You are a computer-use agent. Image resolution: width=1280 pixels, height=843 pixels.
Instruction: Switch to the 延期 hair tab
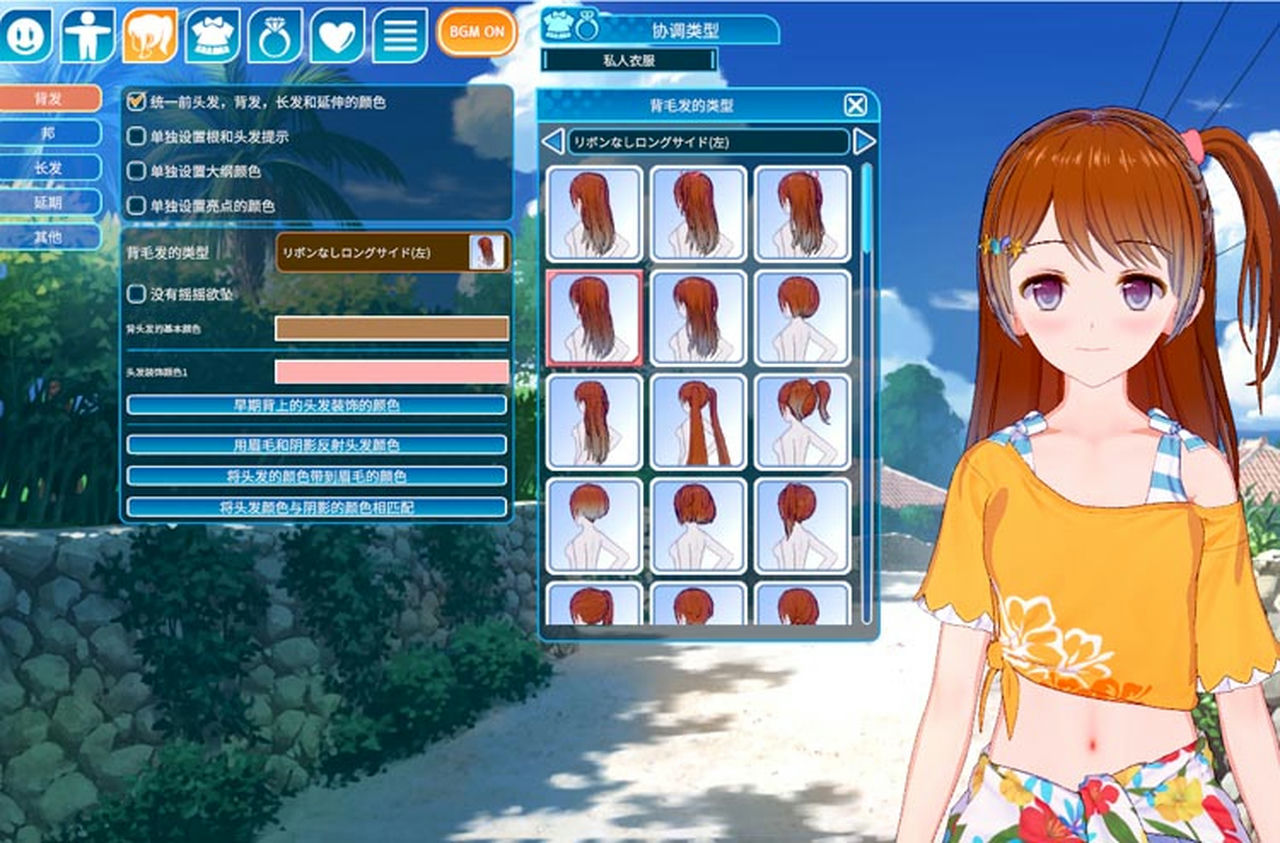tap(51, 203)
